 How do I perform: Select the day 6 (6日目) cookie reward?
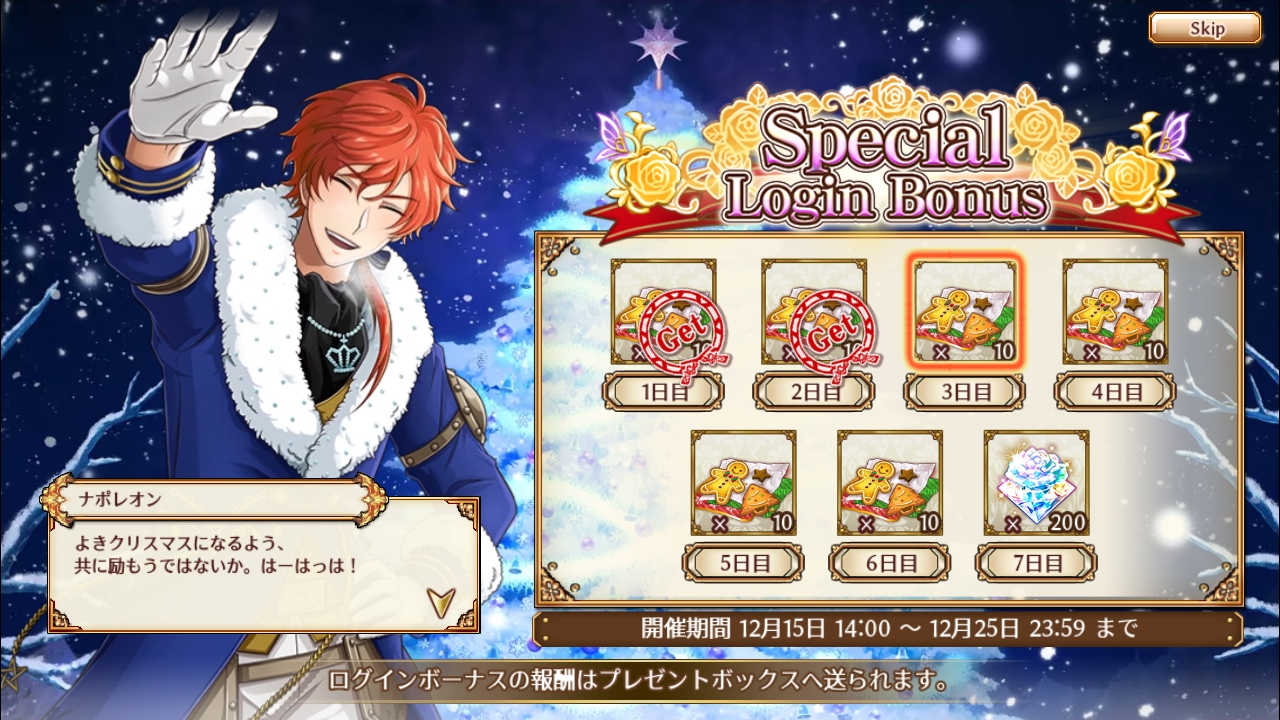point(890,483)
